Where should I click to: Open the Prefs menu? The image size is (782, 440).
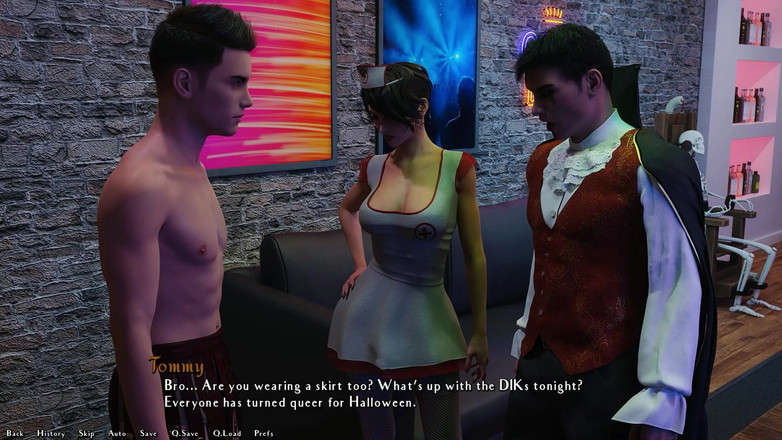[x=263, y=433]
